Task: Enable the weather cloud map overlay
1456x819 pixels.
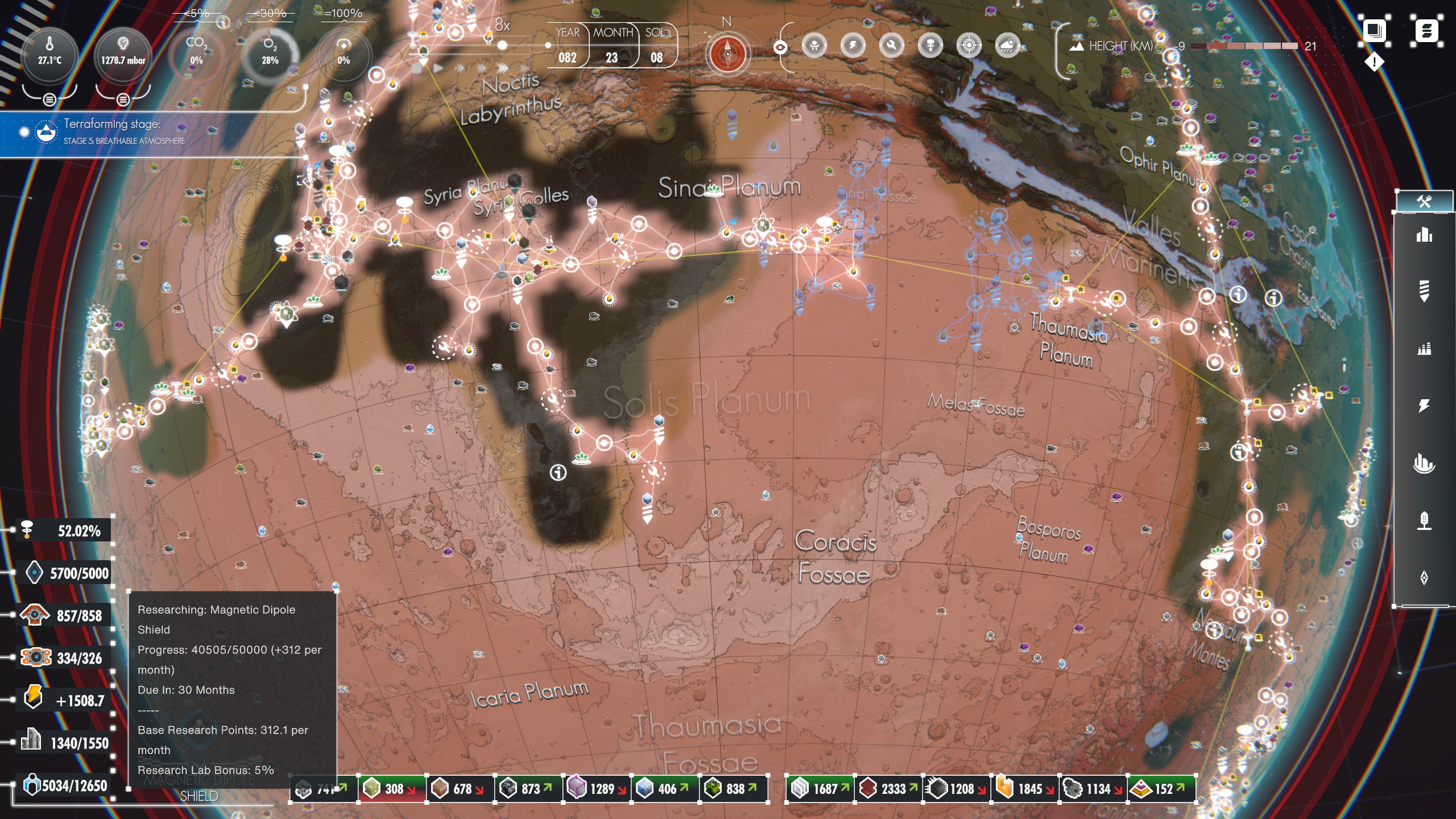Action: 1007,45
